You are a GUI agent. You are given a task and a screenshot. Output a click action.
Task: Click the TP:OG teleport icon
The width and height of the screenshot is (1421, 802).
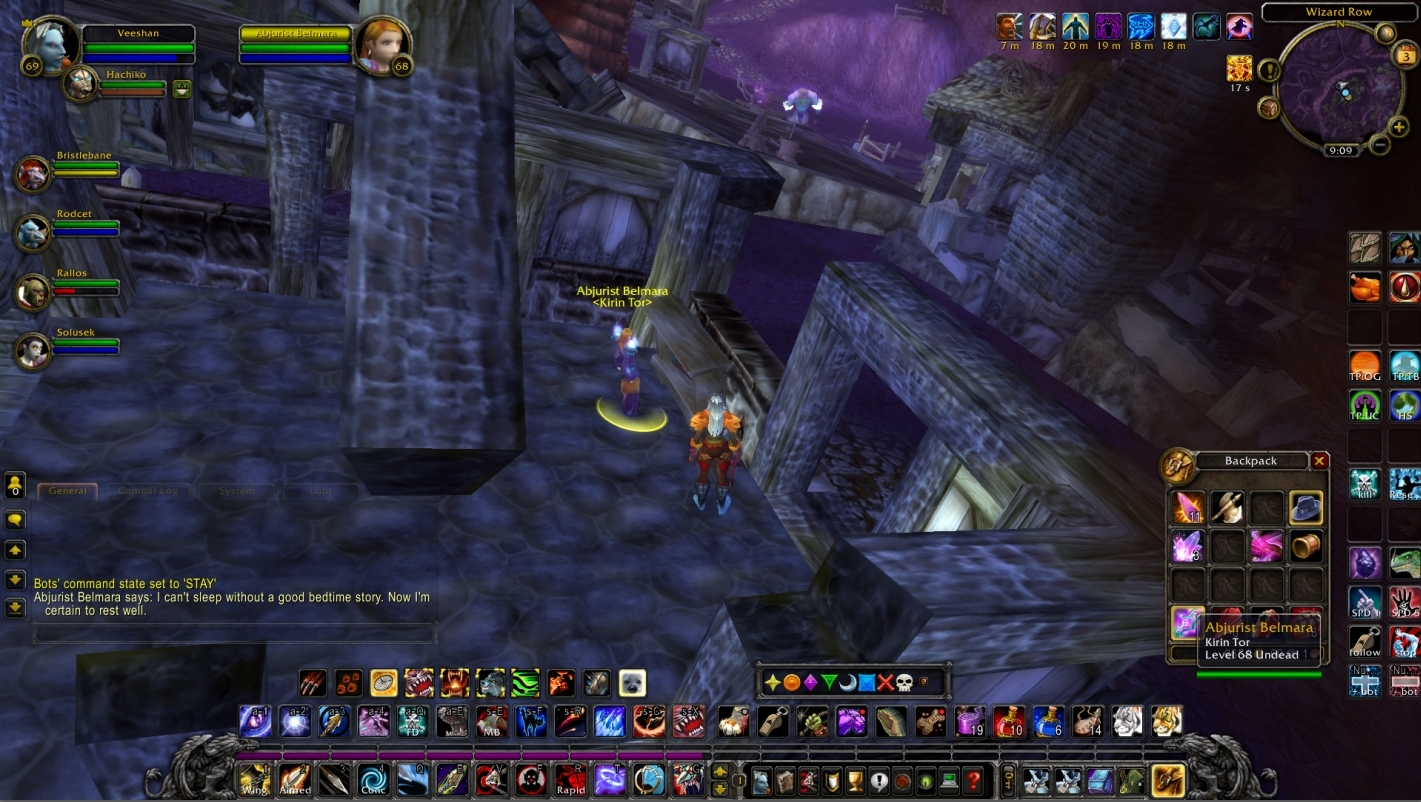tap(1364, 366)
